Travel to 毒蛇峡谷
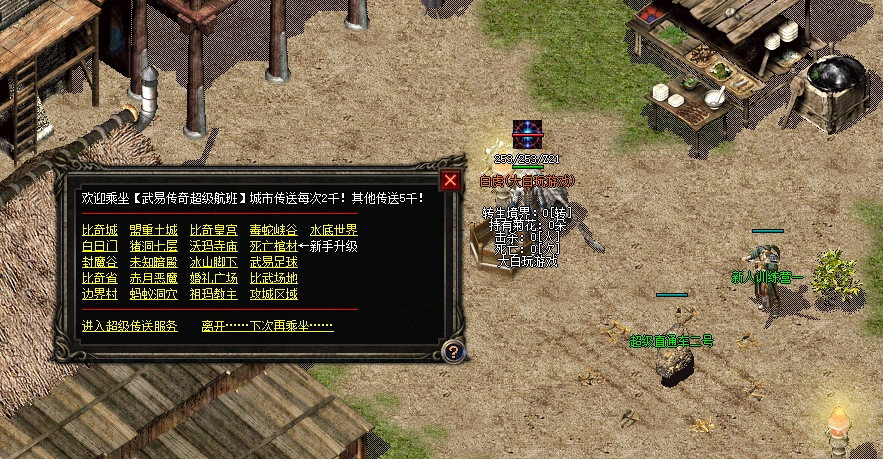 point(273,230)
